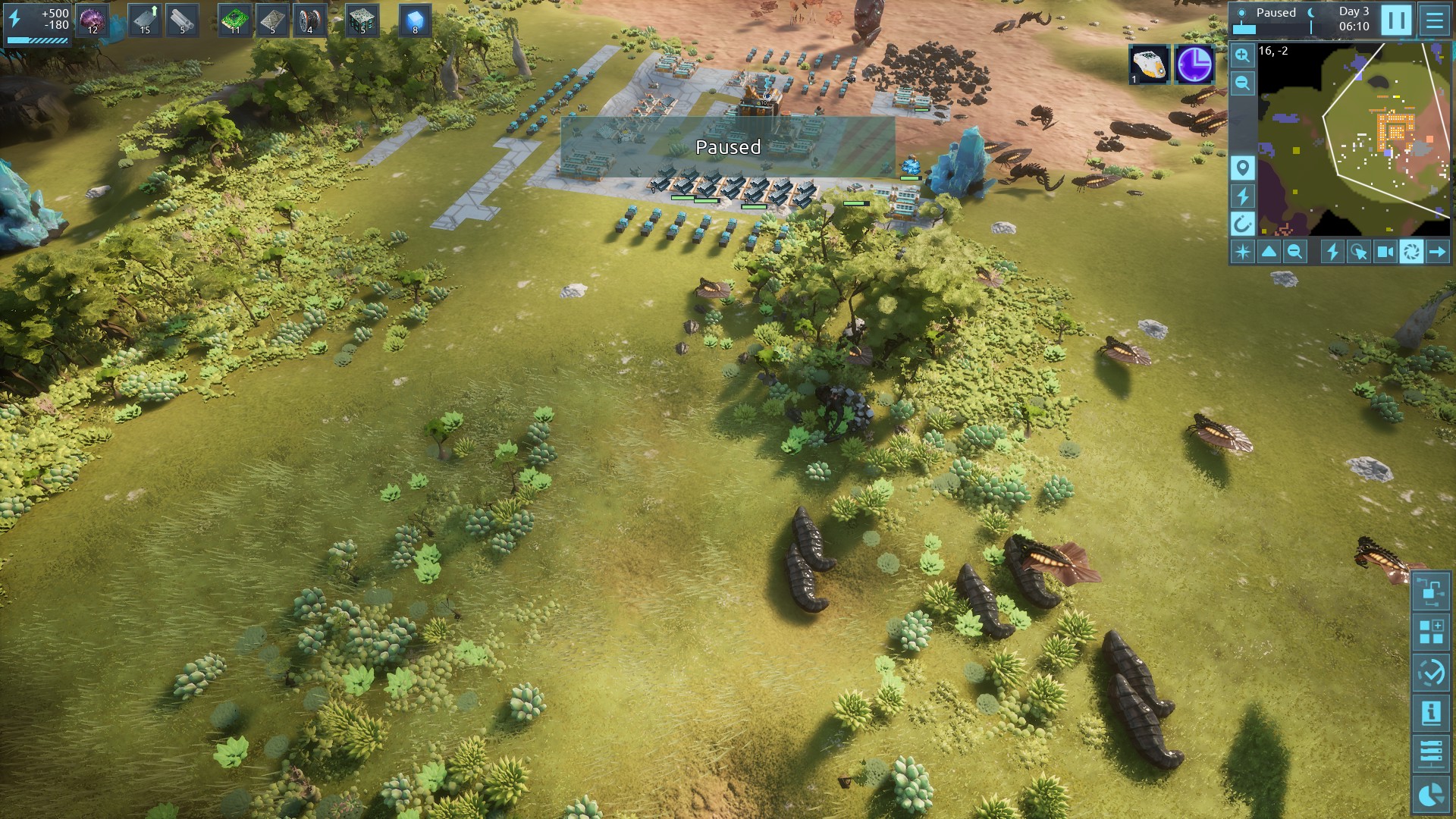Select the blue cube resource slot
Viewport: 1456px width, 819px height.
point(415,20)
